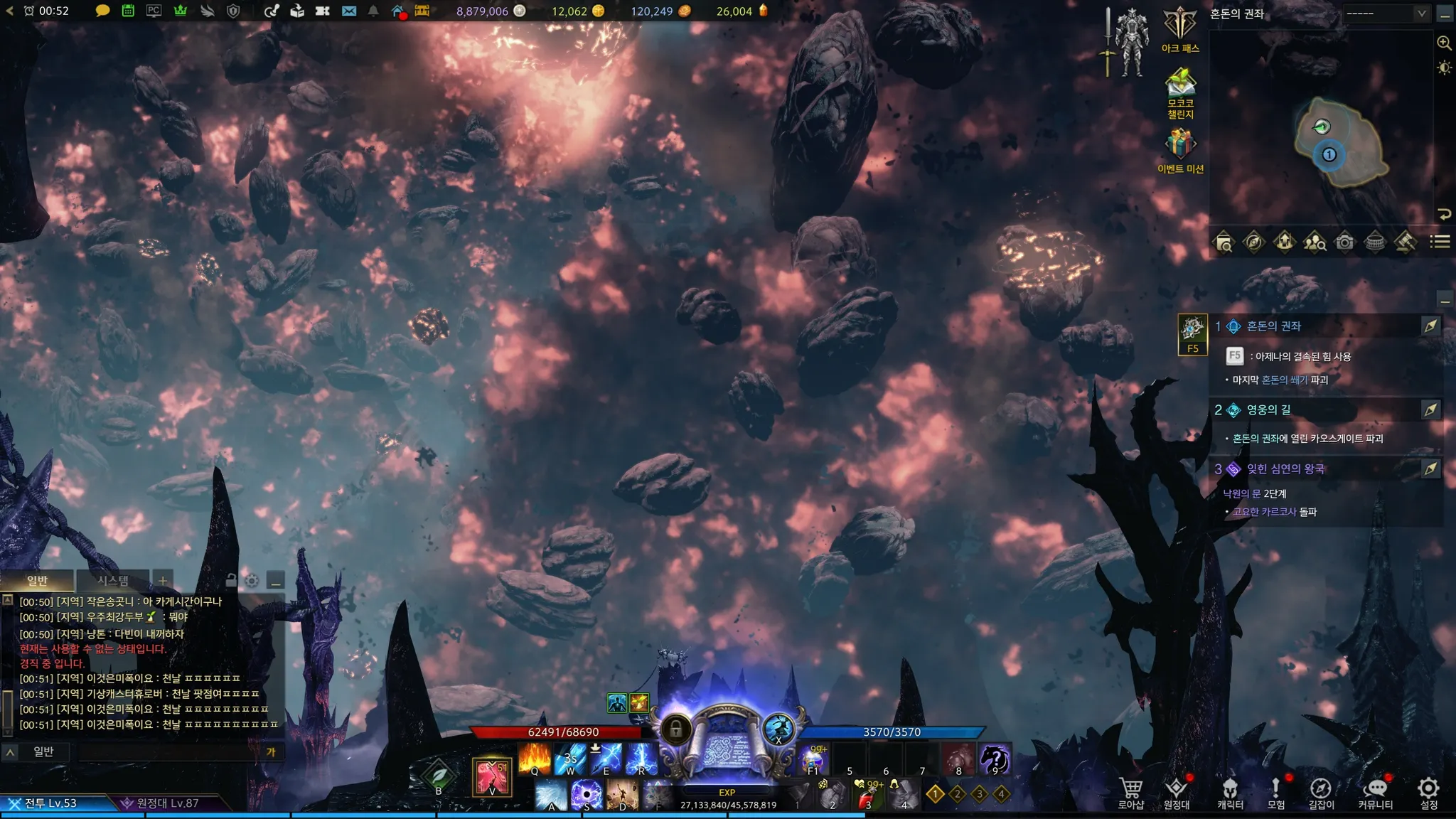This screenshot has height=819, width=1456.
Task: Open the 길잡이 guide menu
Action: [1321, 792]
